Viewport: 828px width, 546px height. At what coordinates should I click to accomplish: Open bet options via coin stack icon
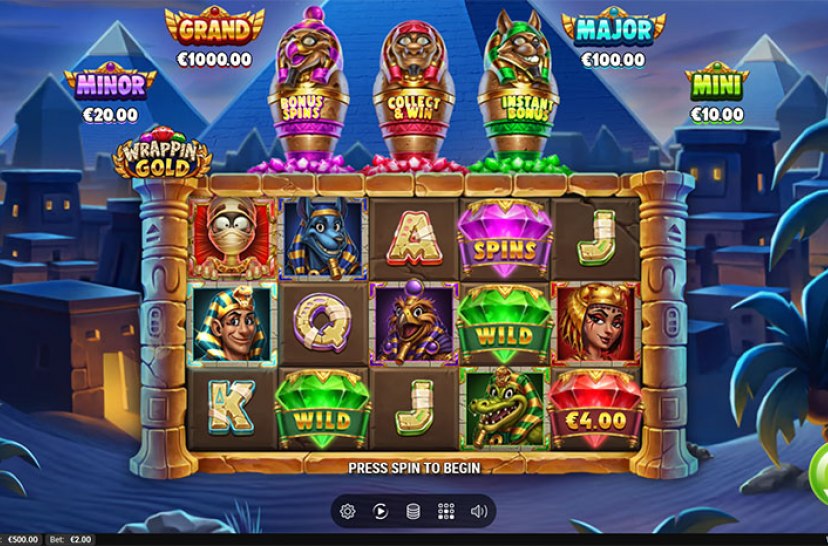(412, 511)
